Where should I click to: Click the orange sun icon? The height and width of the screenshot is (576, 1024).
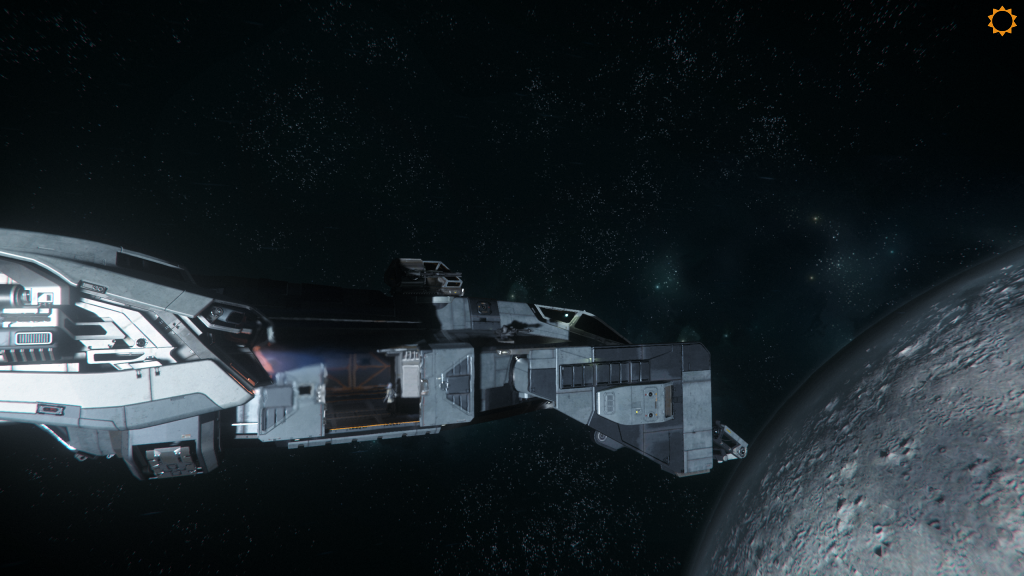pyautogui.click(x=1001, y=21)
